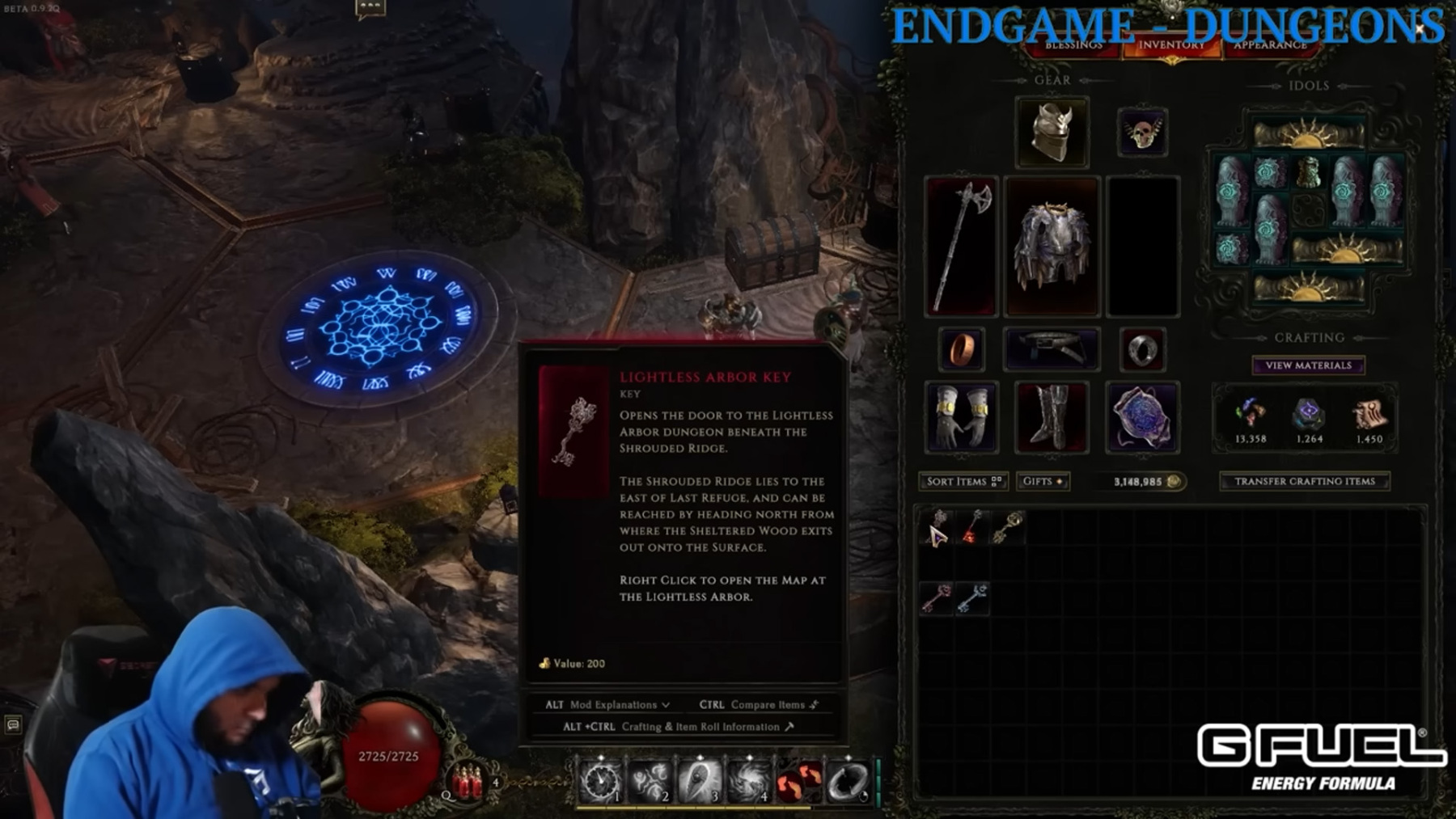Close the inventory panel with the X
Viewport: 1456px width, 819px height.
tap(1419, 29)
